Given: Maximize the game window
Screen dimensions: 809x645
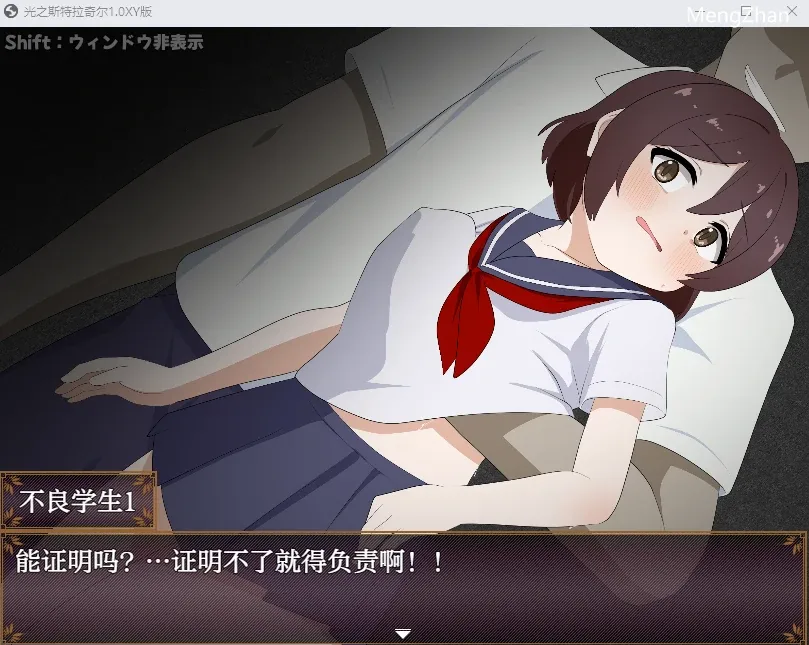Looking at the screenshot, I should (745, 11).
